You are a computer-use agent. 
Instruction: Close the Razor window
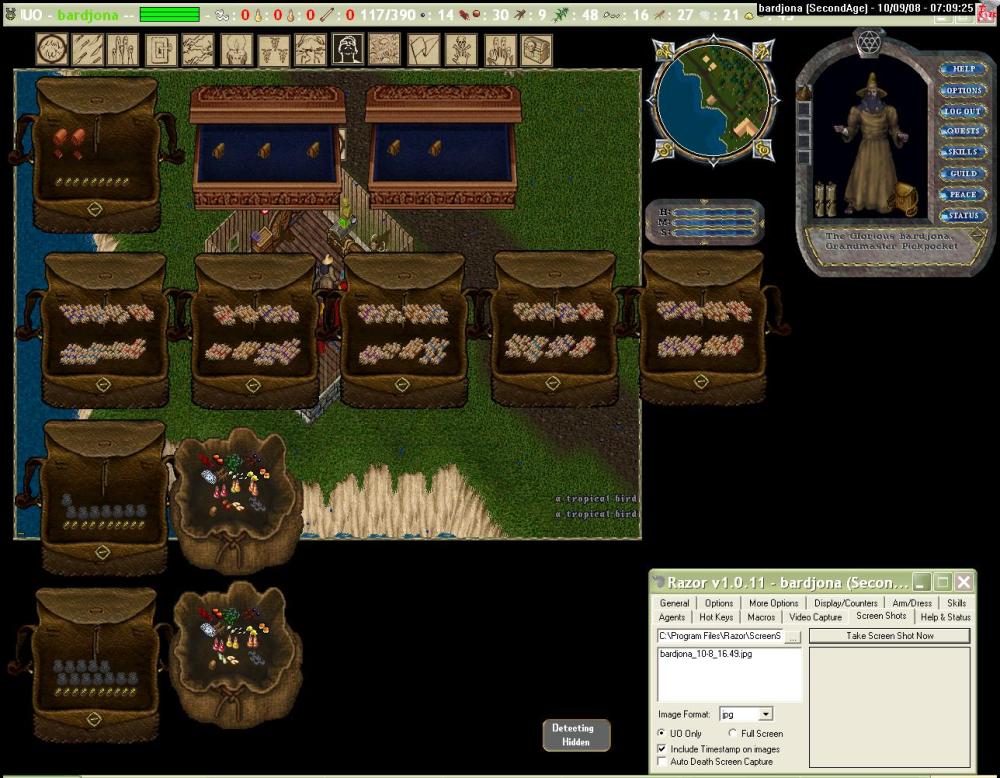(x=963, y=582)
